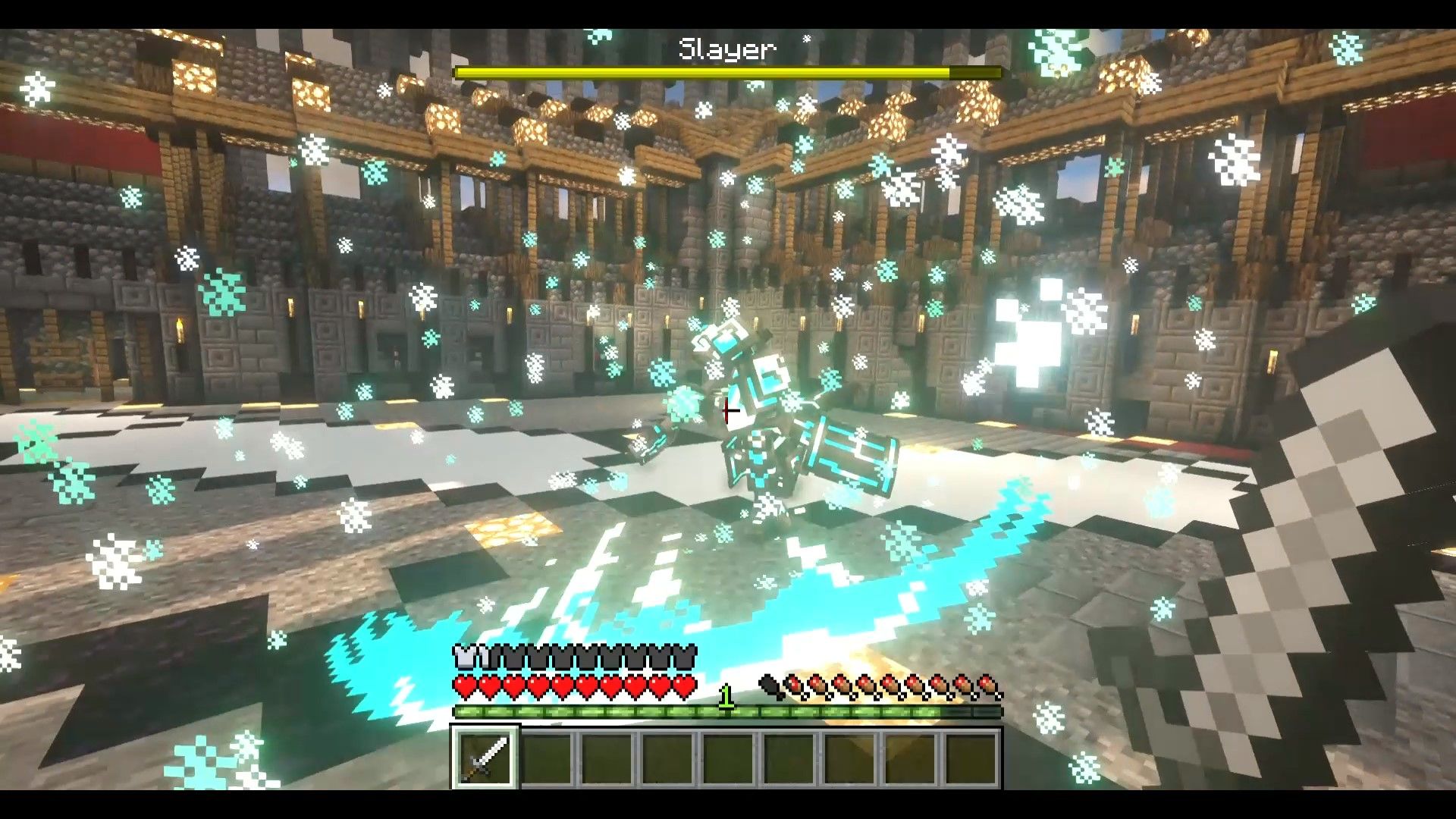This screenshot has height=819, width=1456.
Task: Click the leftmost red heart icon
Action: coord(464,685)
